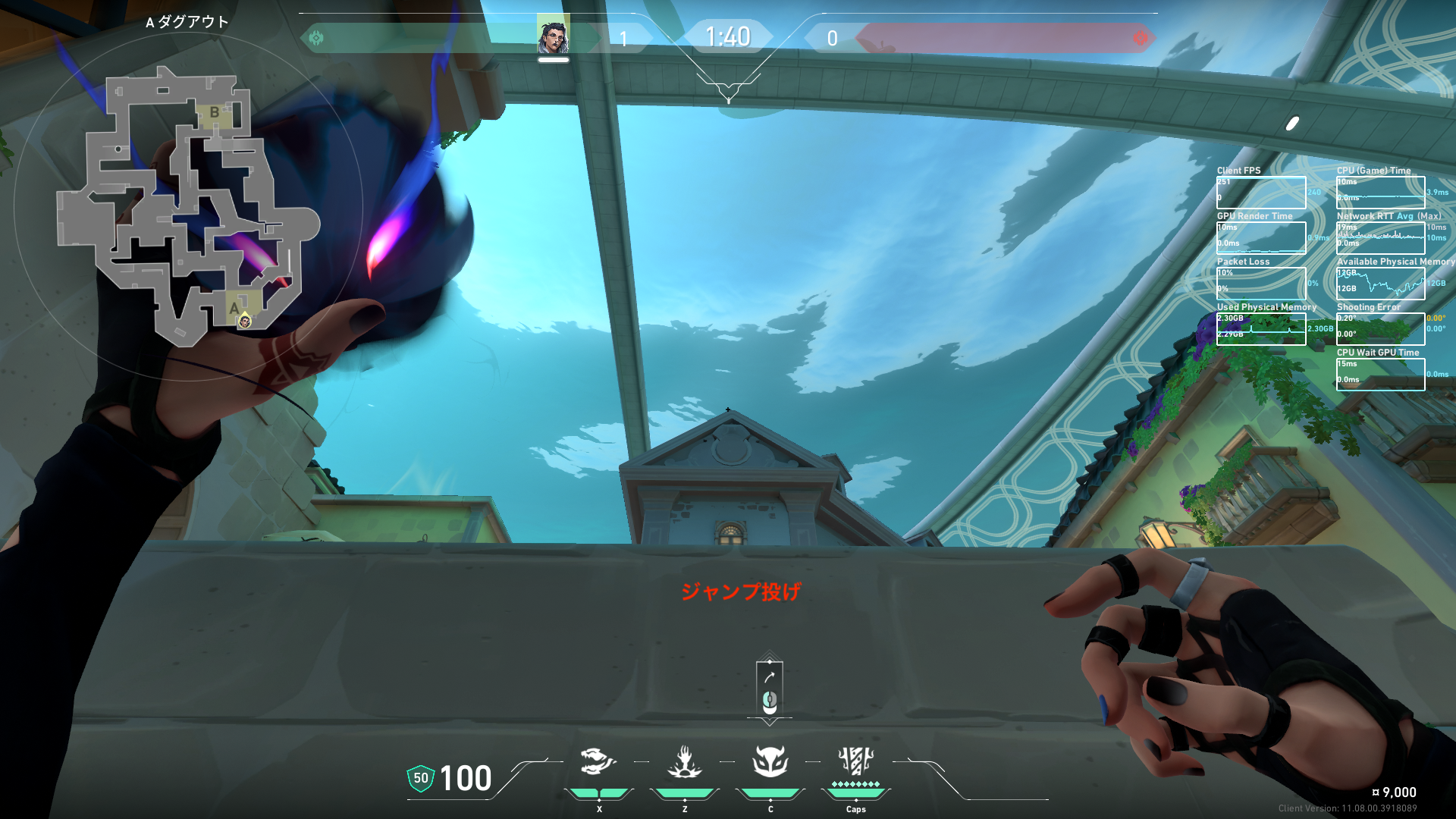Activate the Nightfall ultimate icon

point(855,761)
